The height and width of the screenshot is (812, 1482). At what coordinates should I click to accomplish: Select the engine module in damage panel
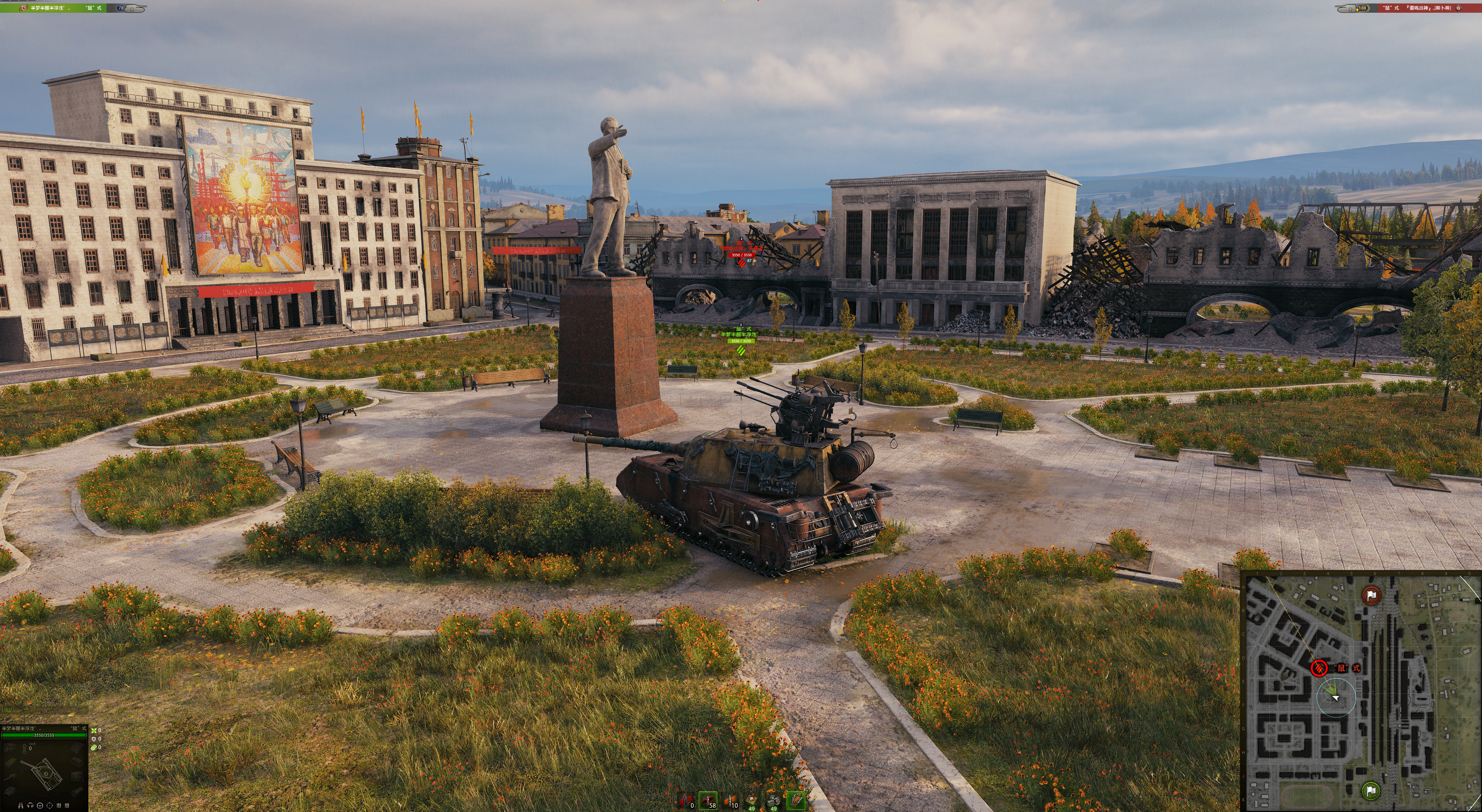pos(10,747)
